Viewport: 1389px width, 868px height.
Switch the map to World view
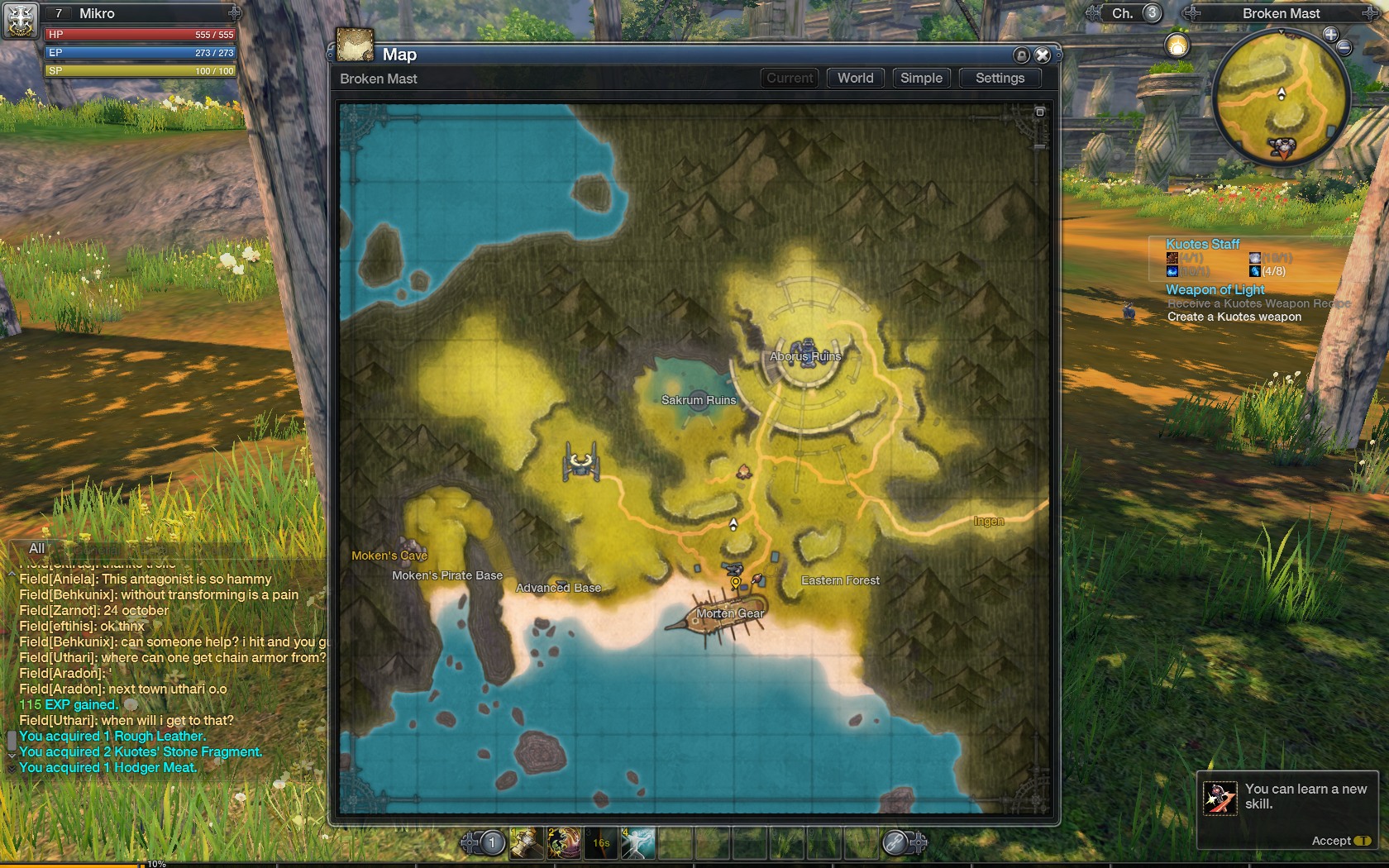pos(855,78)
